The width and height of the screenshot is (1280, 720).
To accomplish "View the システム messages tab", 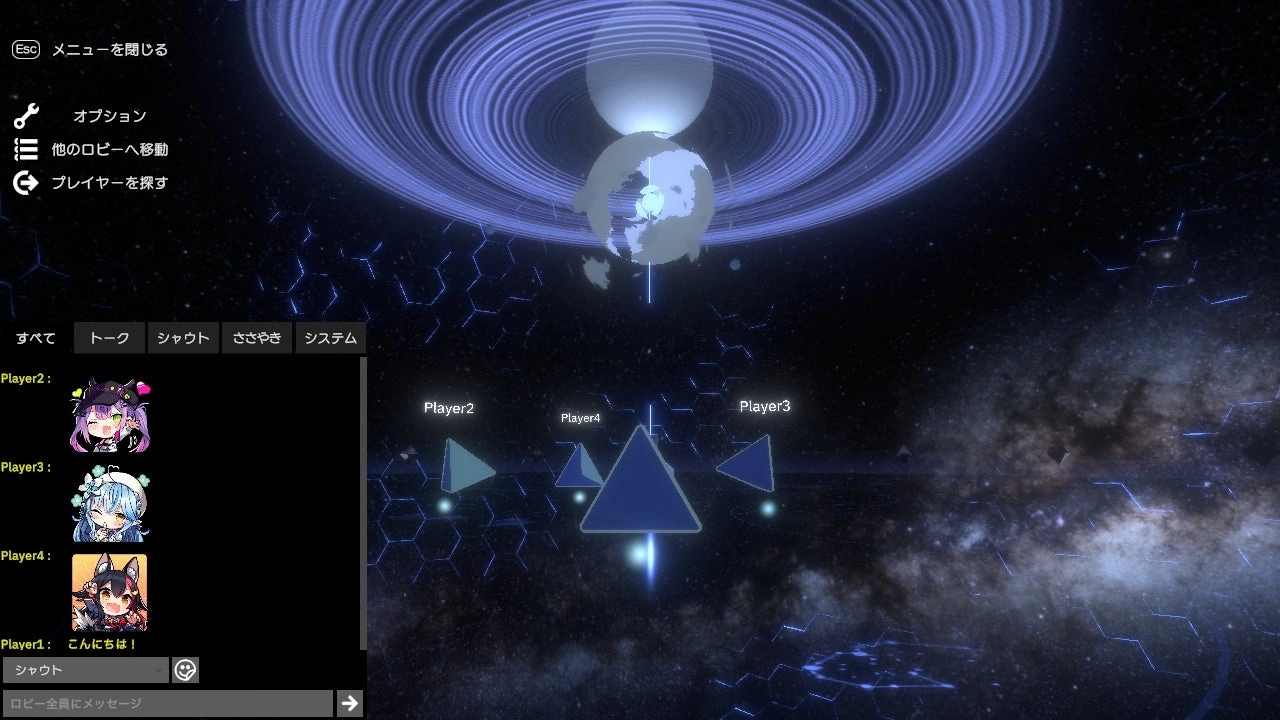I will click(x=330, y=338).
